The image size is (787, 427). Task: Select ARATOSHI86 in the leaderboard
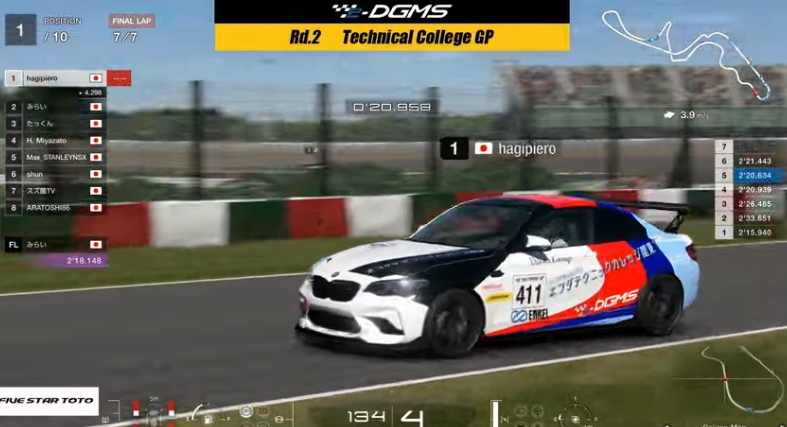(55, 208)
